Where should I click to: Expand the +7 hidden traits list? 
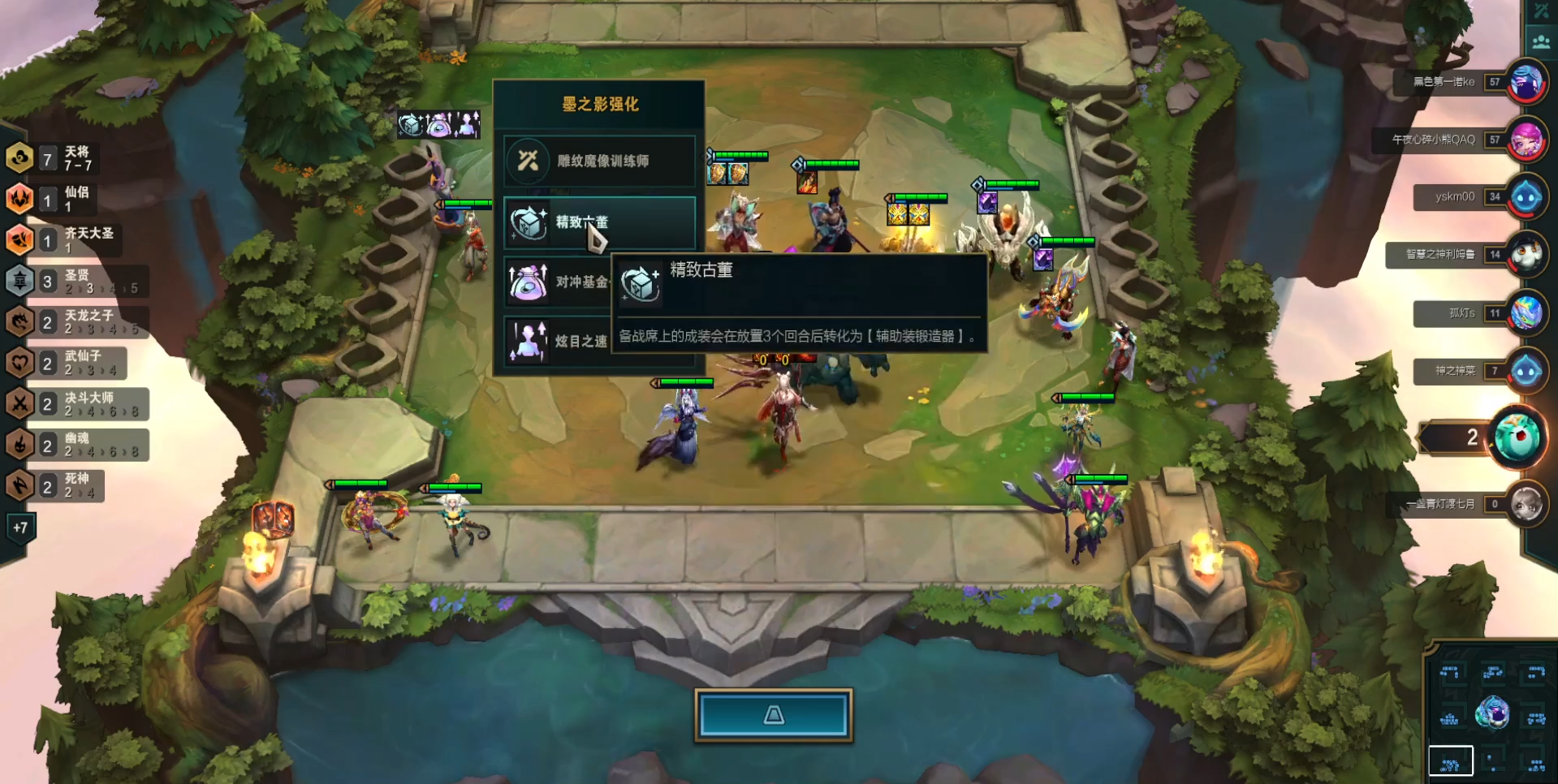coord(20,528)
